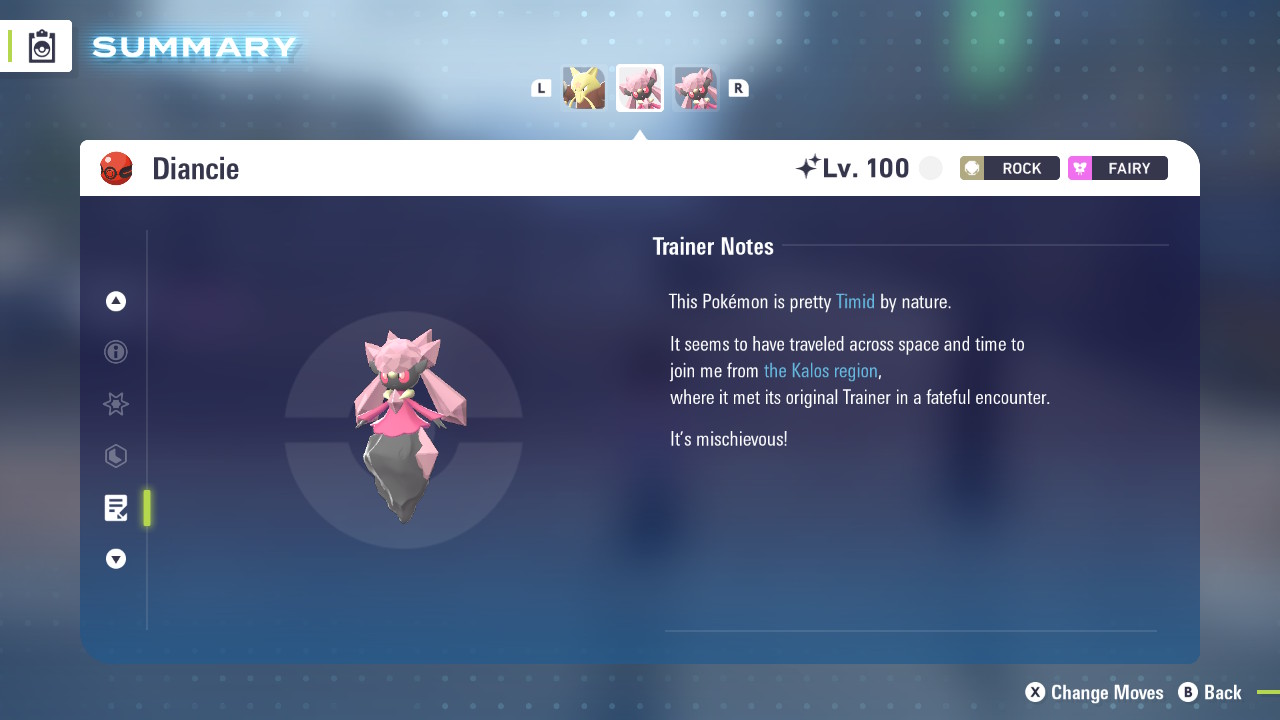Image resolution: width=1280 pixels, height=720 pixels.
Task: Click the Kalos region link
Action: pos(820,370)
